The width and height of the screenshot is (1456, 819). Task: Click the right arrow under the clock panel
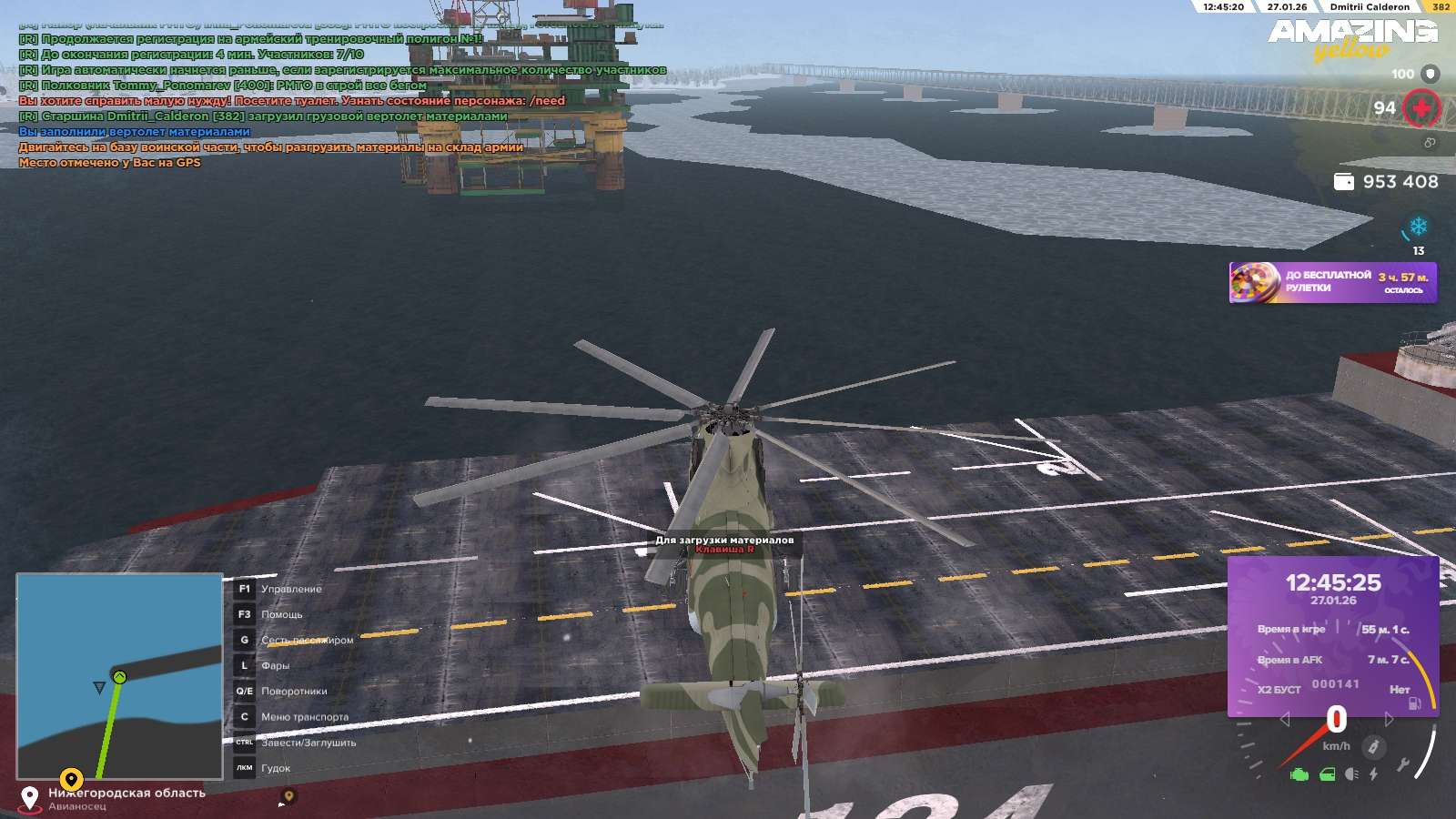pyautogui.click(x=1389, y=720)
